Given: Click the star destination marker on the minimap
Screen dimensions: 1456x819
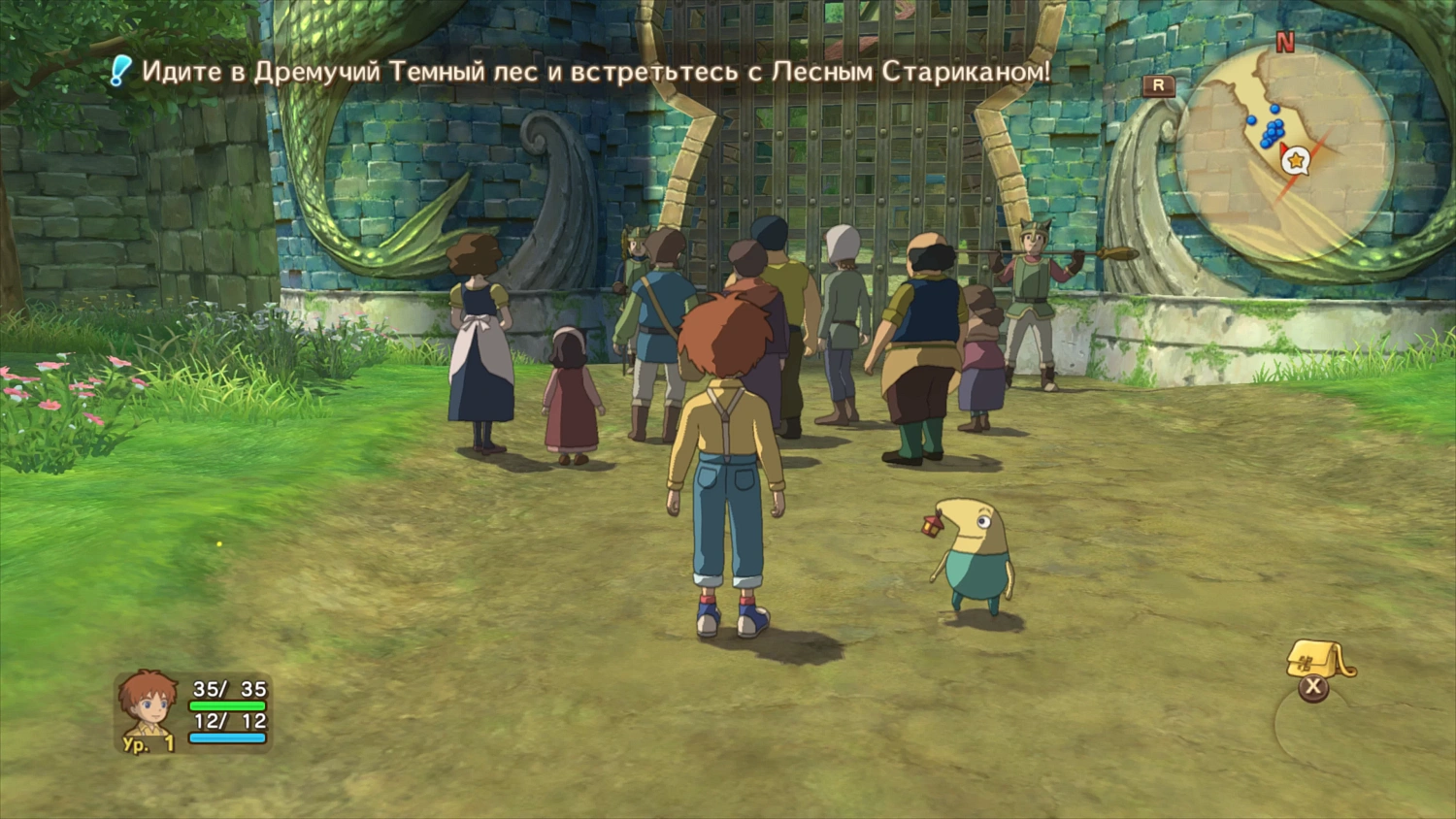Looking at the screenshot, I should pyautogui.click(x=1295, y=159).
